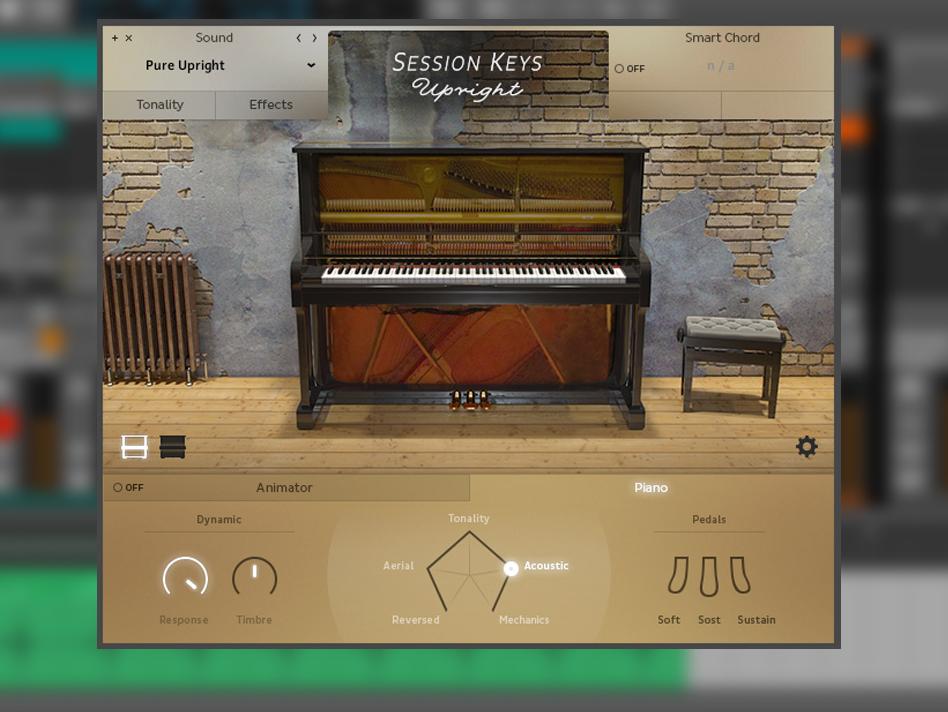Activate the Sustain pedal
The height and width of the screenshot is (712, 948).
(x=741, y=577)
